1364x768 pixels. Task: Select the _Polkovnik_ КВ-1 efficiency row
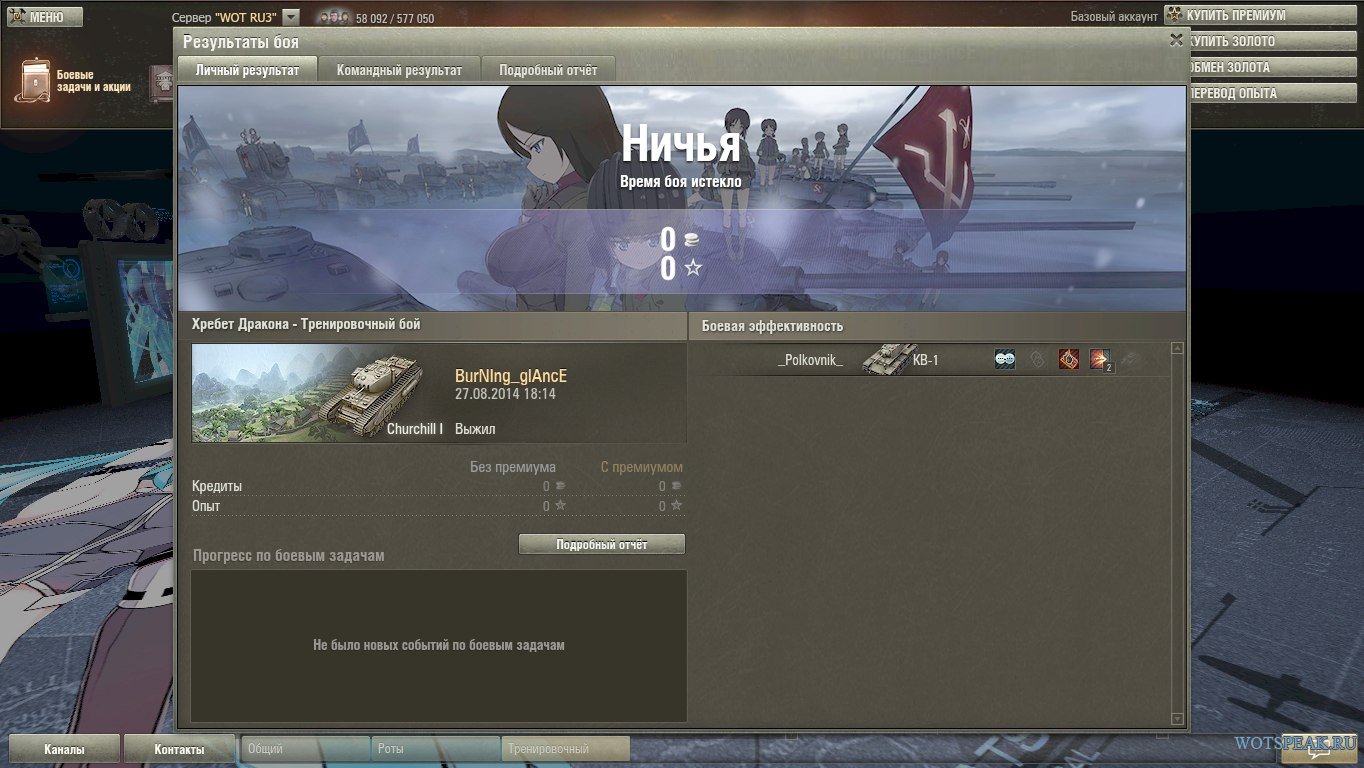930,360
